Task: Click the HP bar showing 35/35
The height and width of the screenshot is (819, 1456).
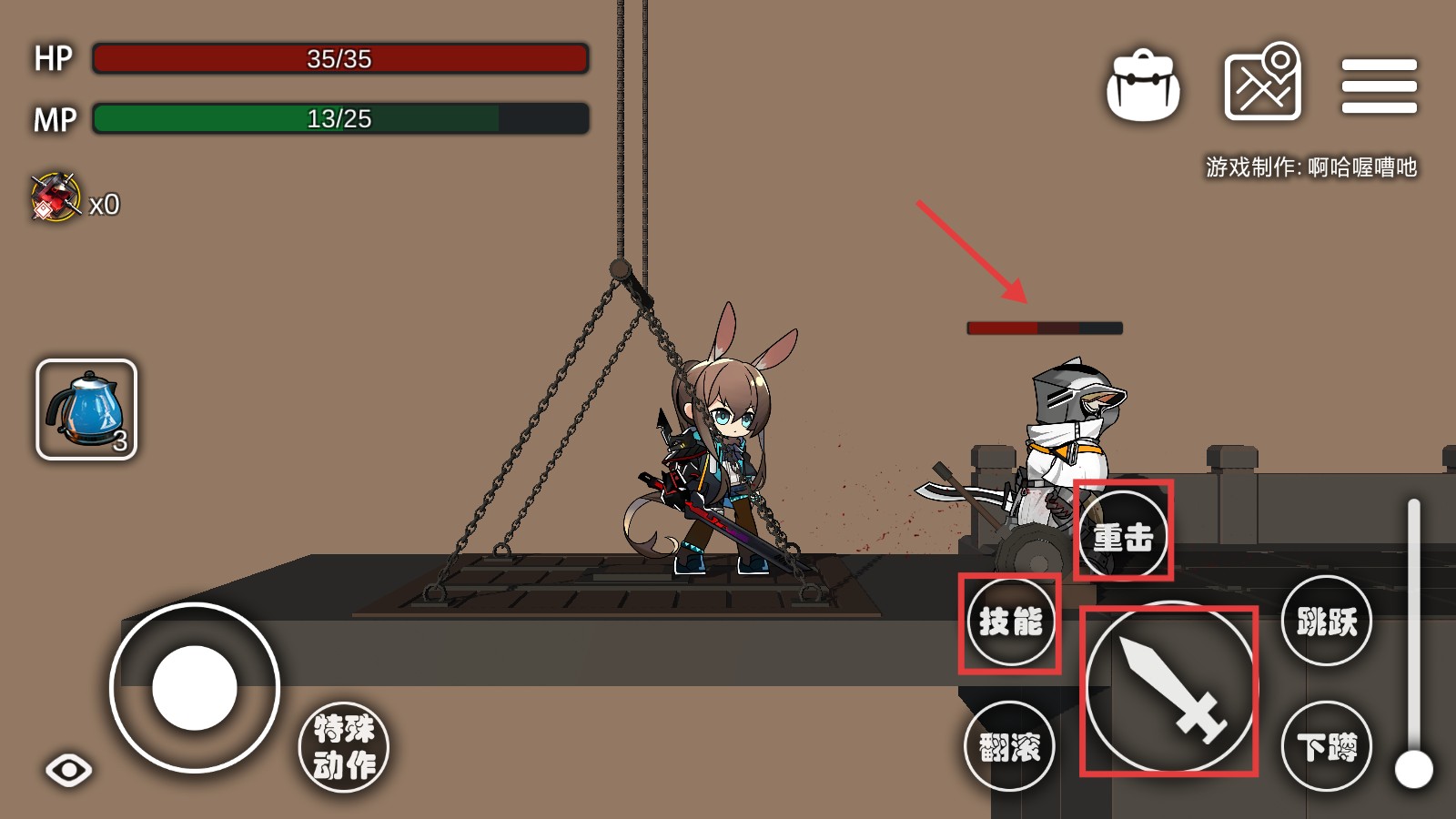Action: (x=341, y=58)
